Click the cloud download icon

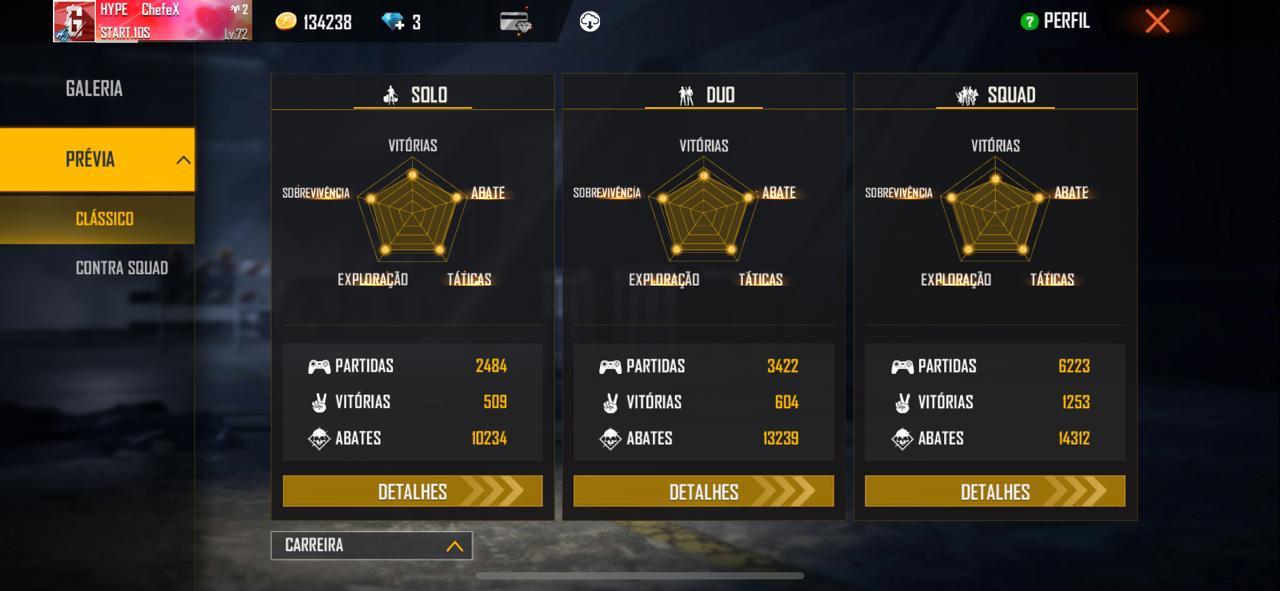point(590,22)
